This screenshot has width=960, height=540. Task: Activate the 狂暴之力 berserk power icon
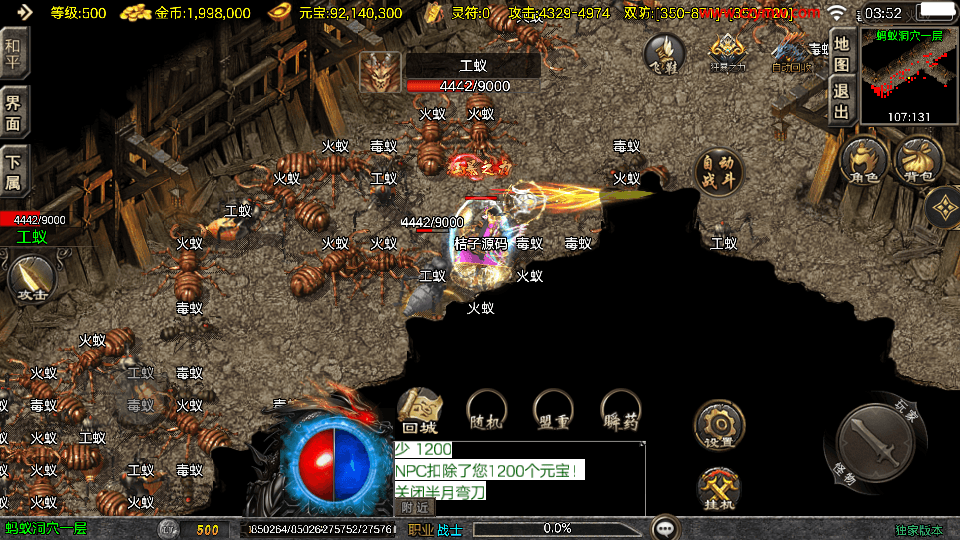point(729,52)
